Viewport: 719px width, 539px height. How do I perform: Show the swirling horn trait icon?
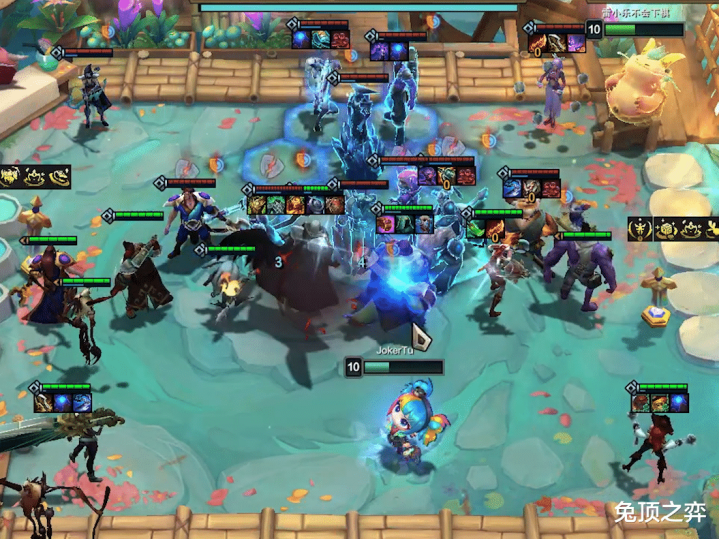click(x=60, y=178)
